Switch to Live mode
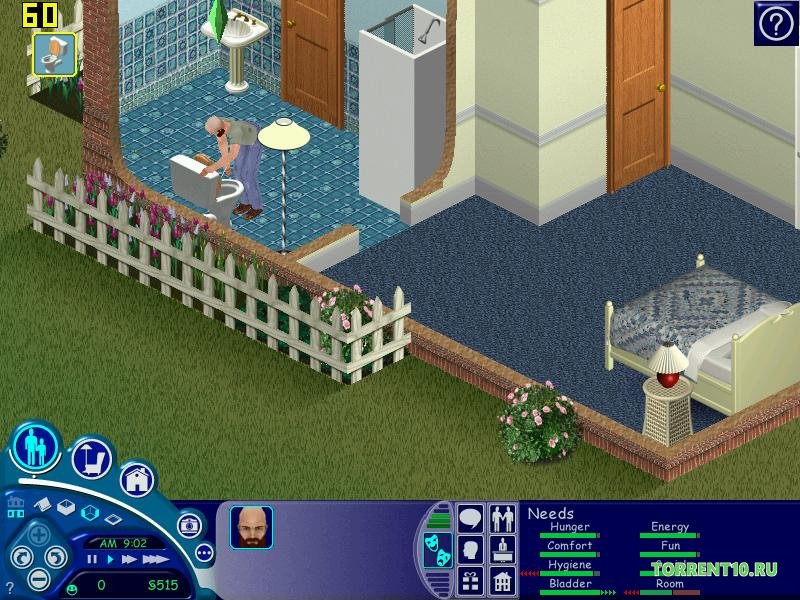Screen dimensions: 800x600 pos(36,447)
